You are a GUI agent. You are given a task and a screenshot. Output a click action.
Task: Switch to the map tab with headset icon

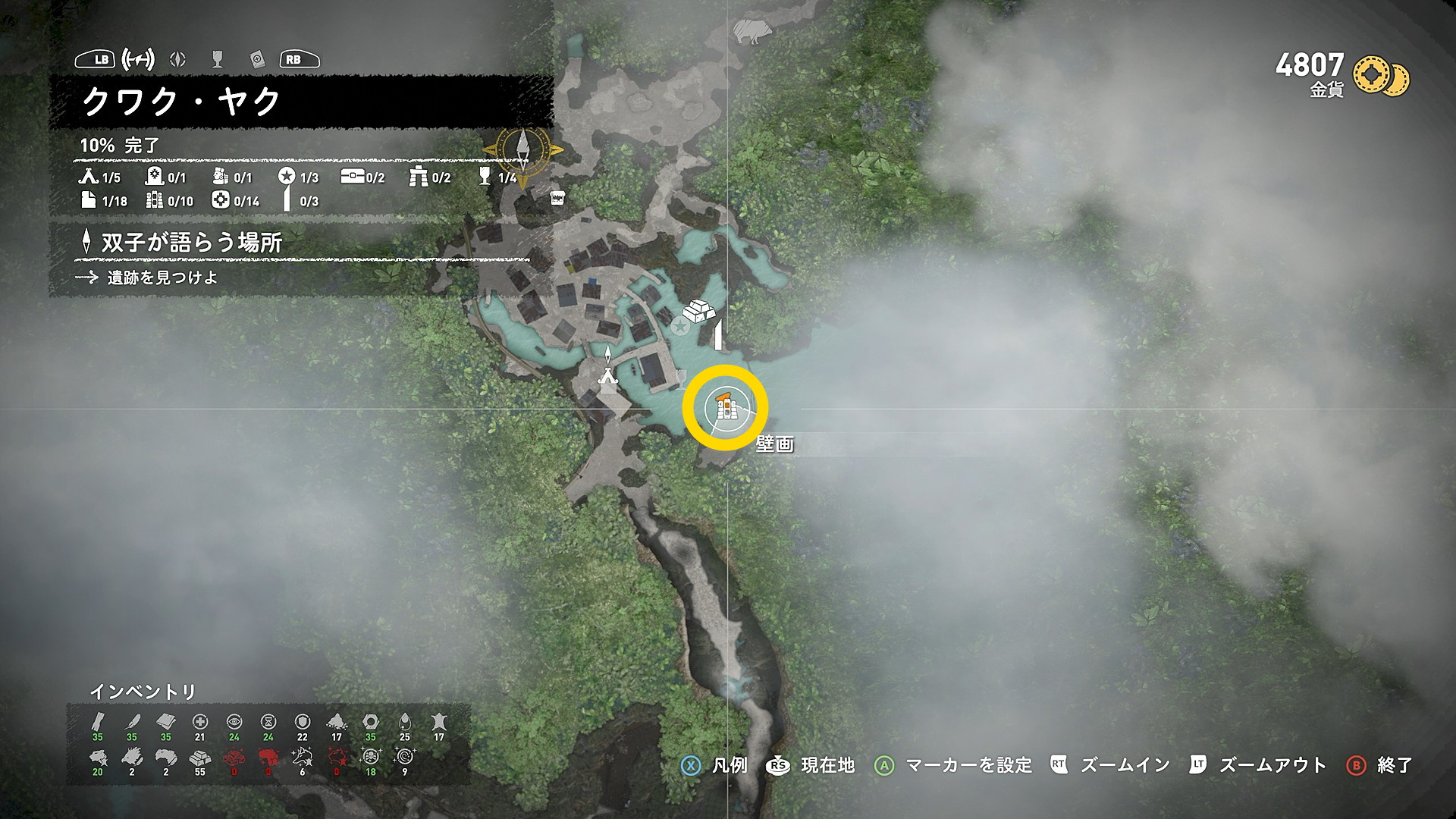click(139, 59)
